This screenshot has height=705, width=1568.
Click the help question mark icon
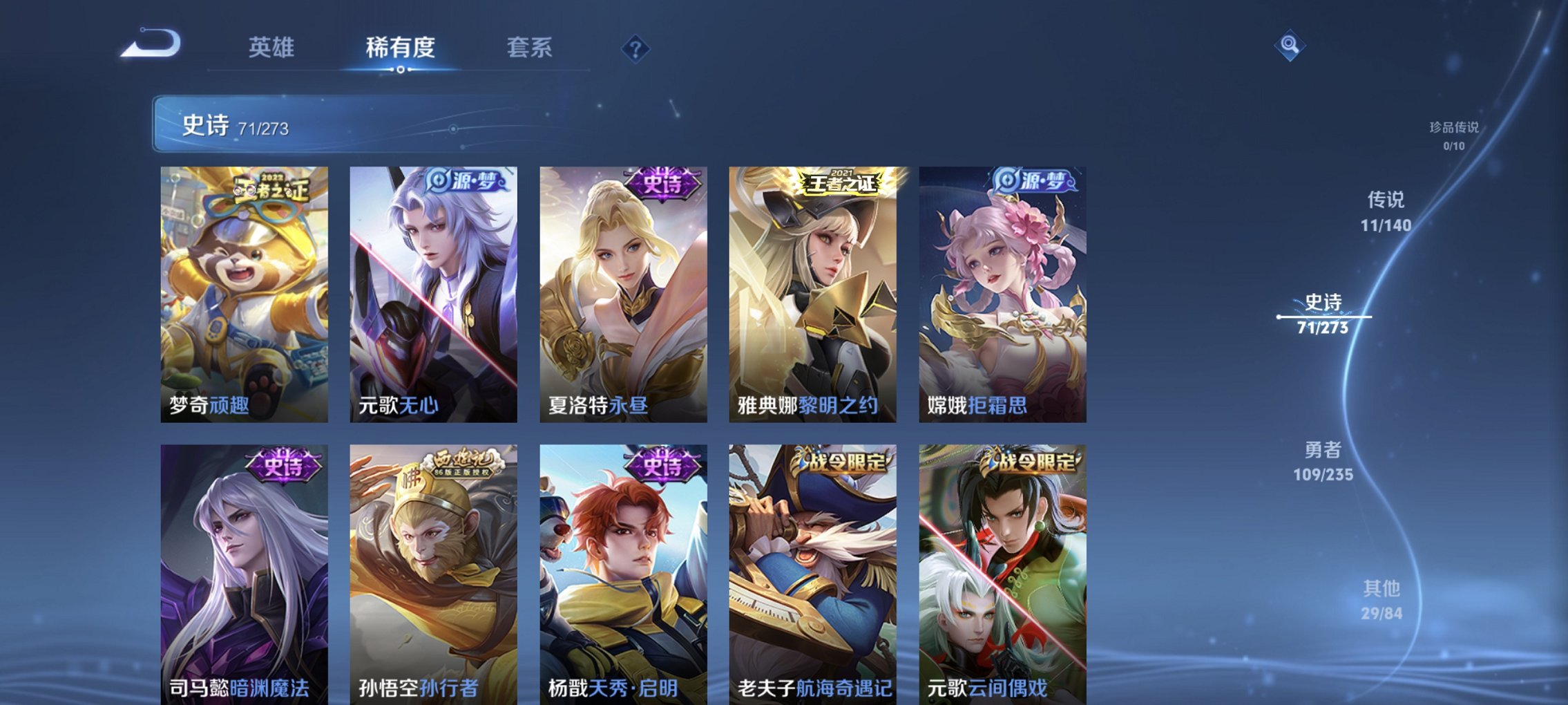[636, 49]
